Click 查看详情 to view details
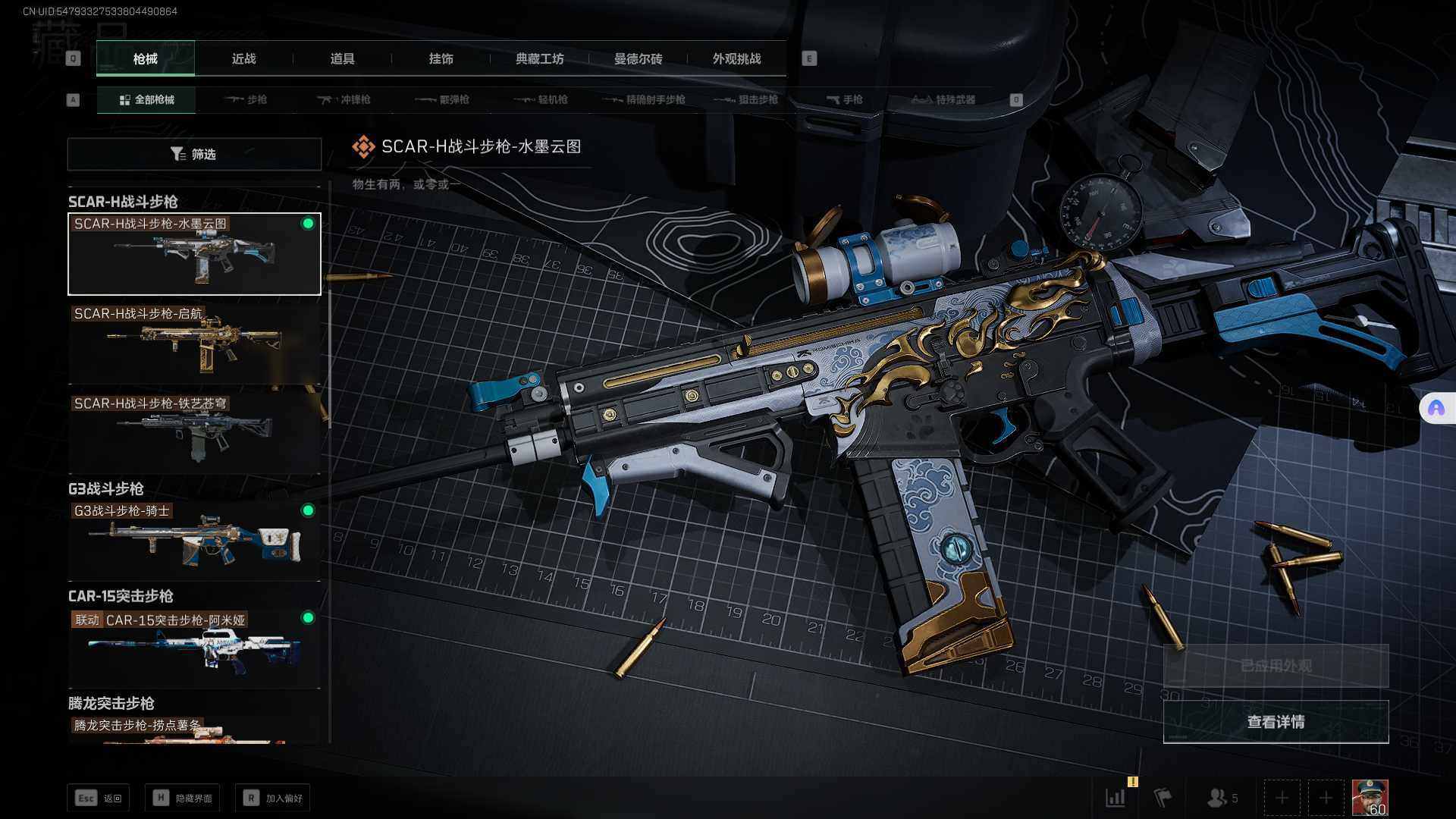The height and width of the screenshot is (819, 1456). pos(1276,722)
